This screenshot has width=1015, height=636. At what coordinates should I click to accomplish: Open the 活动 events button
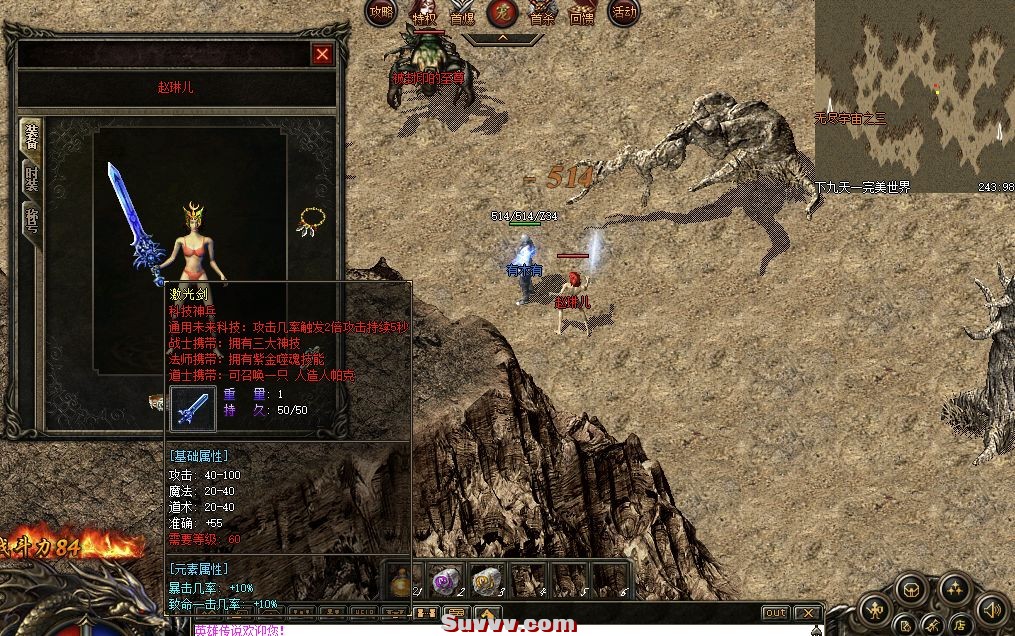pyautogui.click(x=624, y=13)
